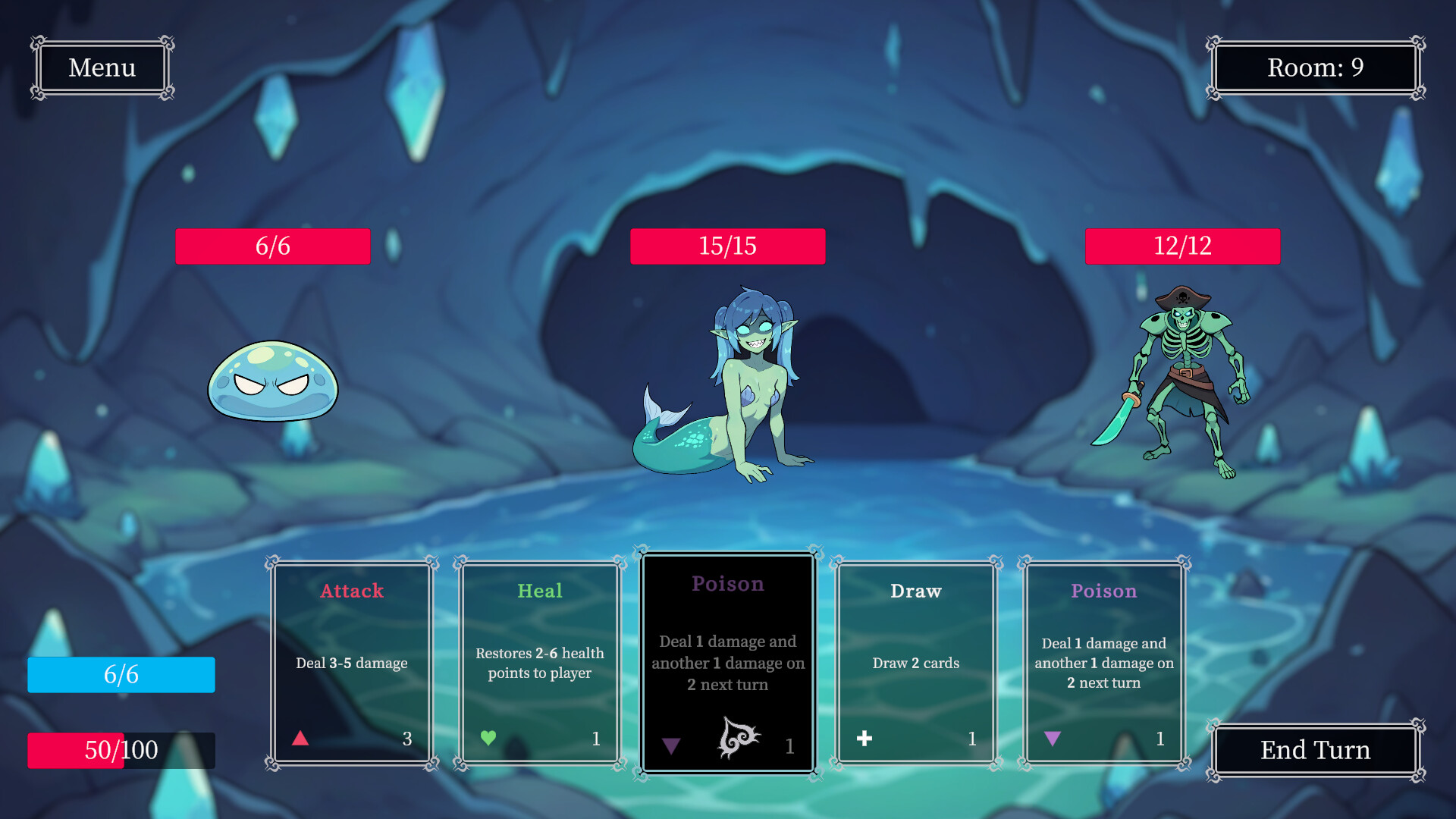The width and height of the screenshot is (1456, 819).
Task: Select the teal unhighlighted Poison card
Action: [x=1103, y=663]
